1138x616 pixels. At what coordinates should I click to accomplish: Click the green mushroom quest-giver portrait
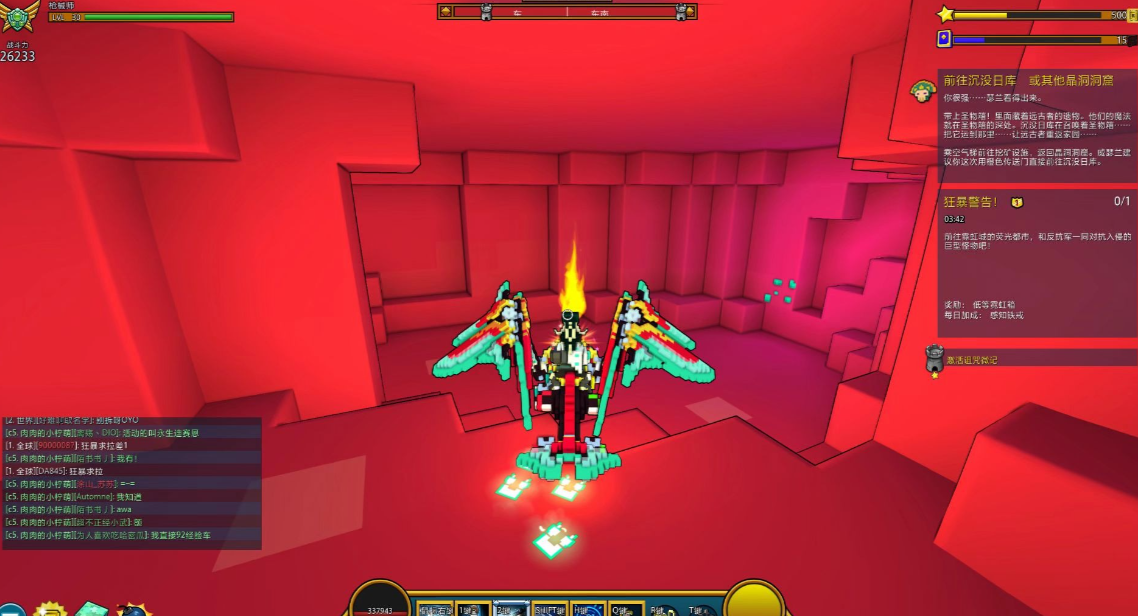(922, 93)
